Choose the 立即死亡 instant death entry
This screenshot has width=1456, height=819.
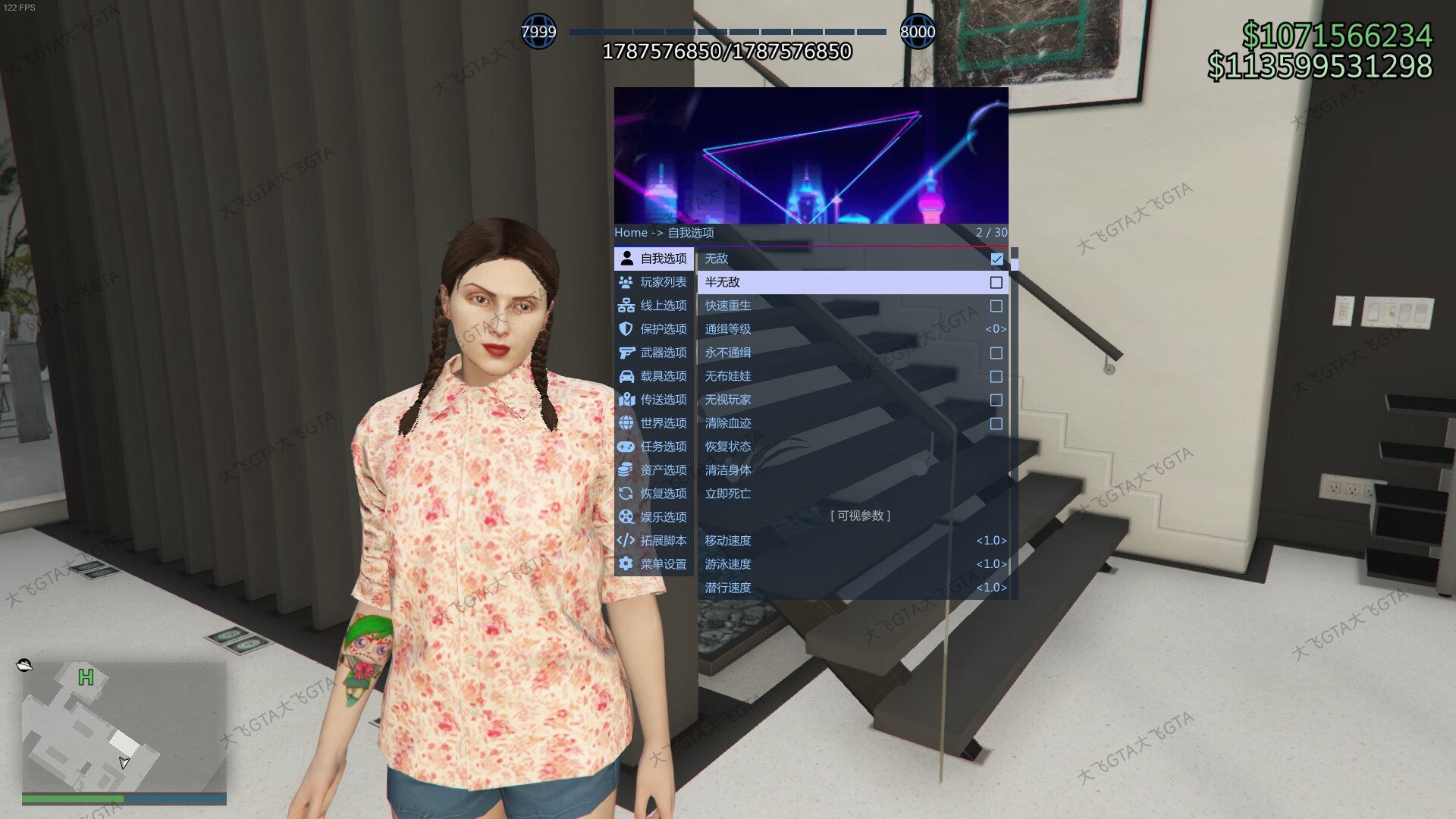point(728,494)
